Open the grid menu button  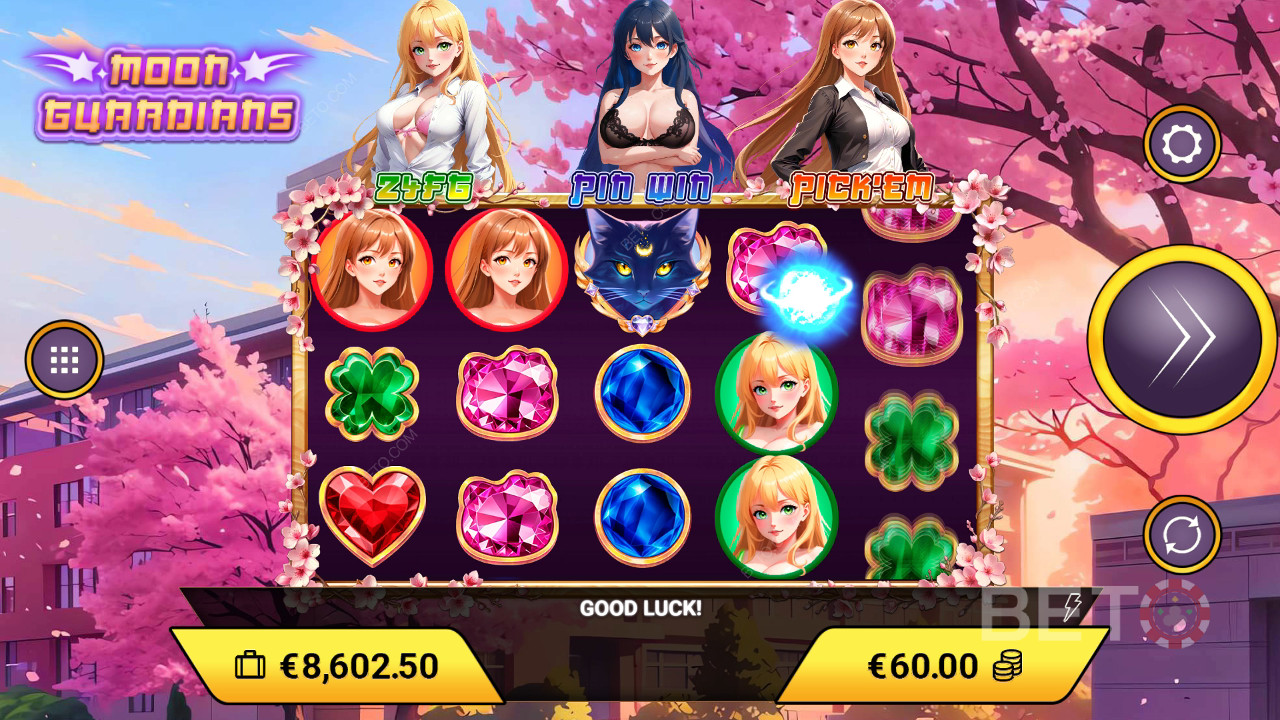[65, 359]
